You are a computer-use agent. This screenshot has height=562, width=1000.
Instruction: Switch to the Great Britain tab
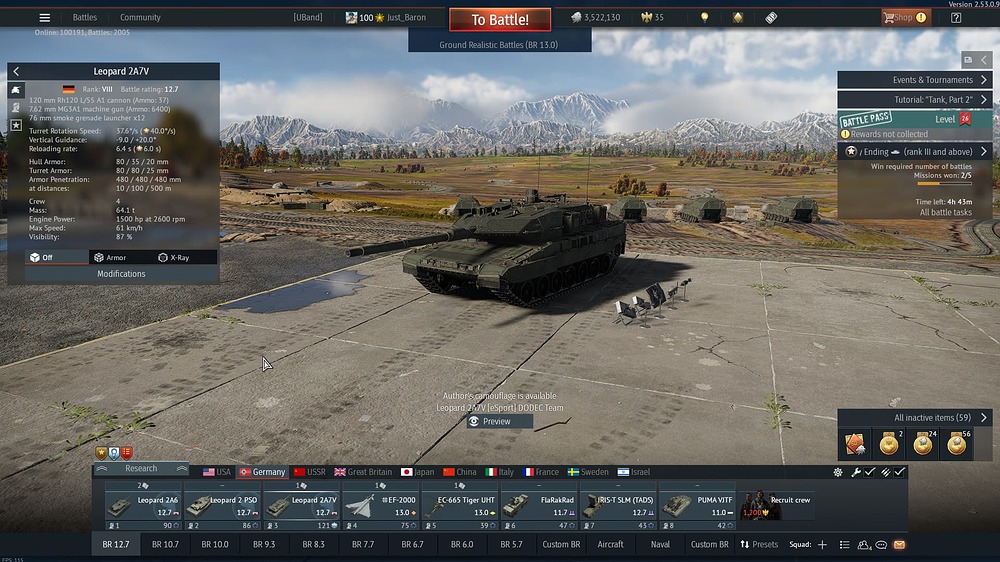pos(364,472)
